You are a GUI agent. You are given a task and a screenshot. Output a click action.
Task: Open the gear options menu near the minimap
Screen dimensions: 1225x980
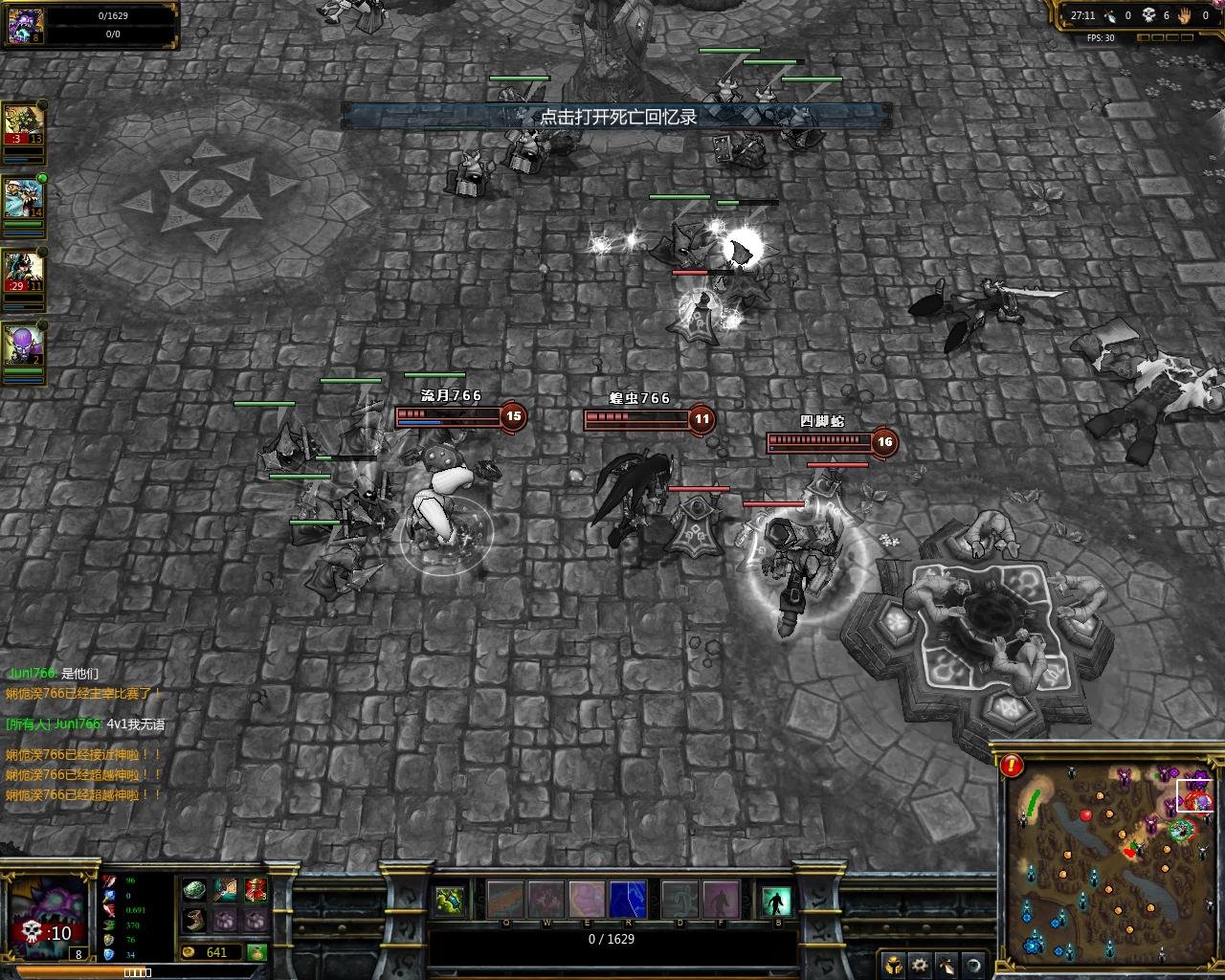click(919, 965)
